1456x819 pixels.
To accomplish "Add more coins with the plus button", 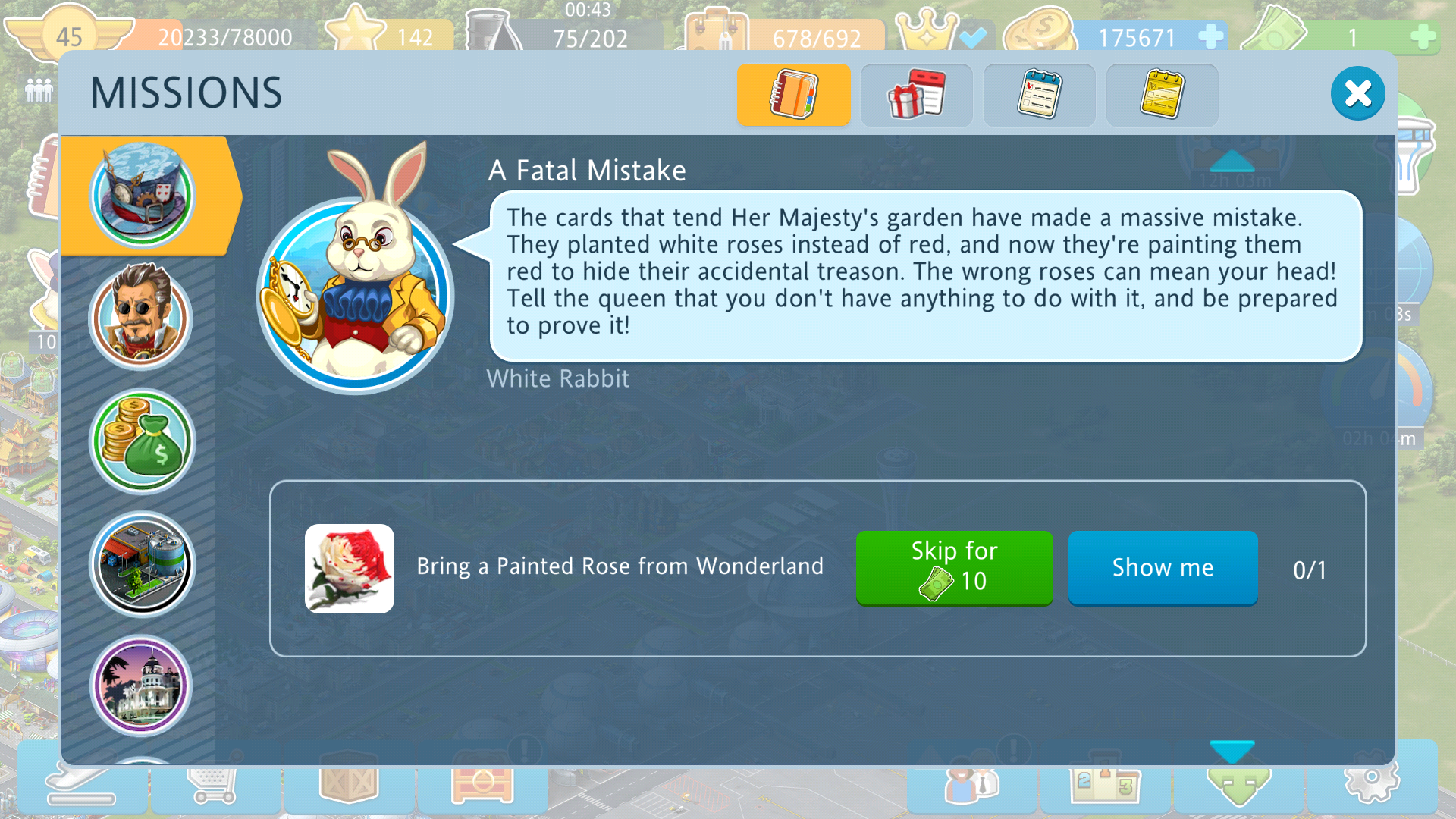I will (1211, 36).
